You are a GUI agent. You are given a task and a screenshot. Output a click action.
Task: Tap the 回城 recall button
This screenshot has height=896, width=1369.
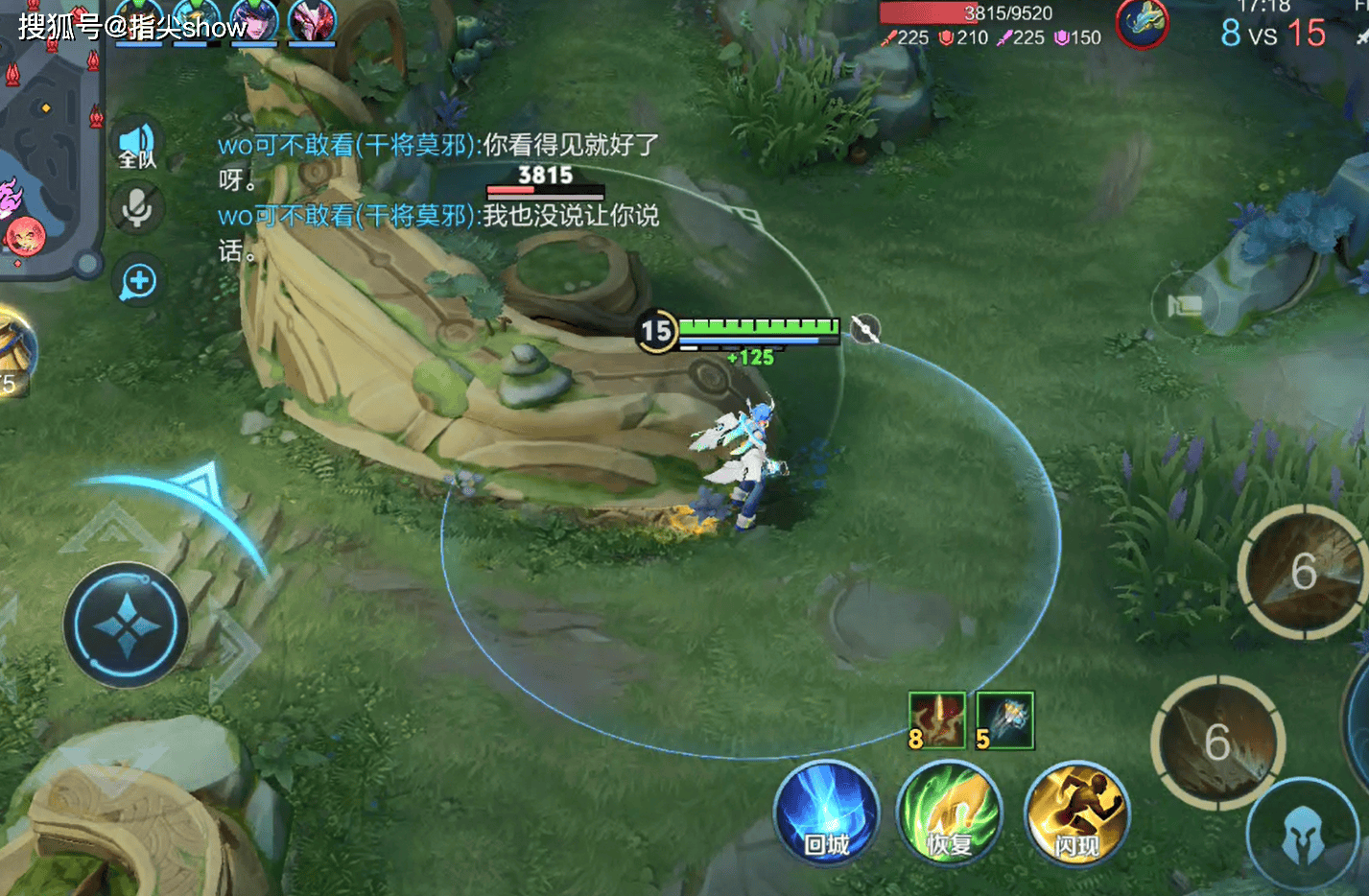(826, 812)
